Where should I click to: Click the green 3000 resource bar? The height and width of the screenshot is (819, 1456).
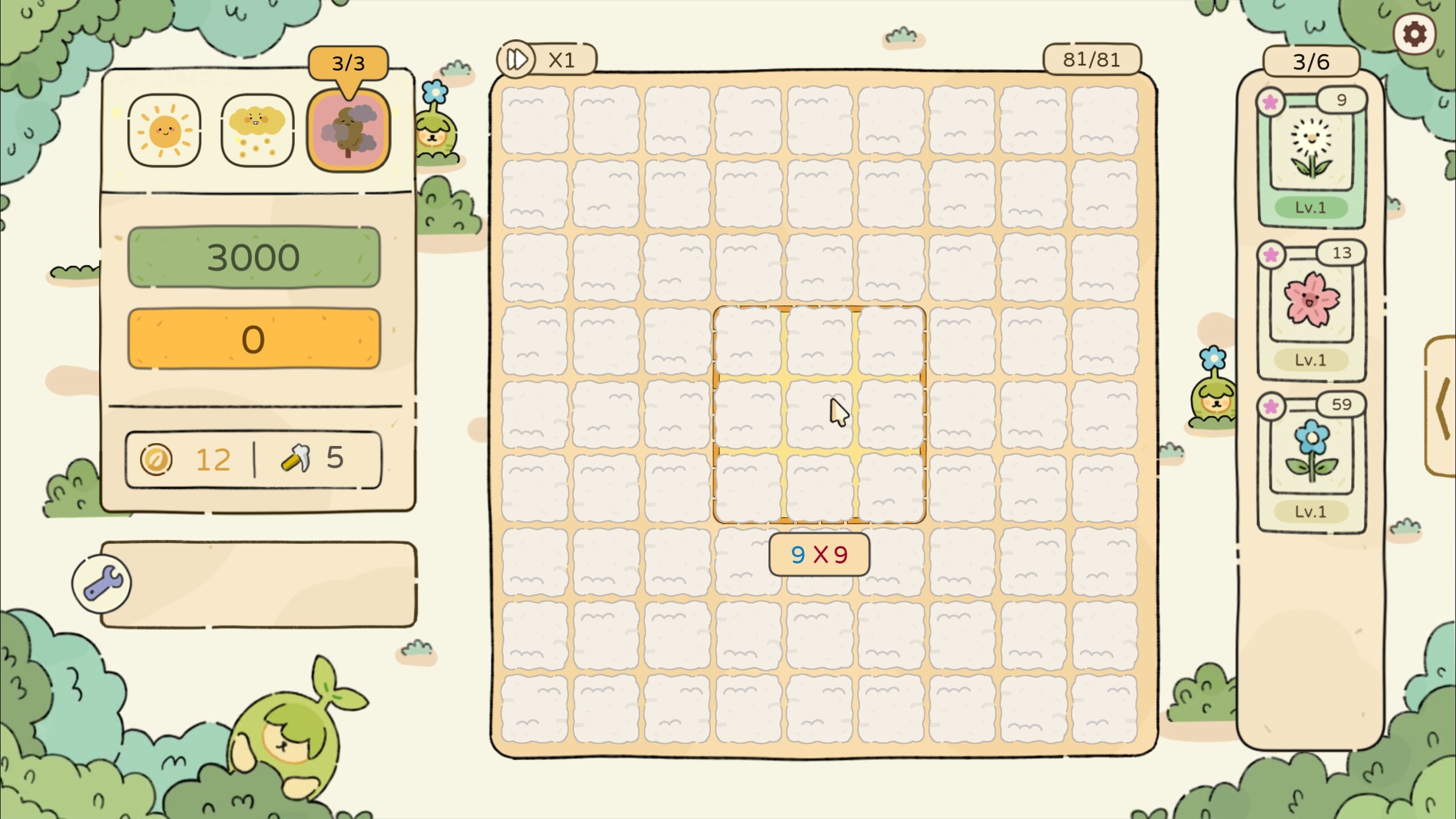tap(254, 256)
